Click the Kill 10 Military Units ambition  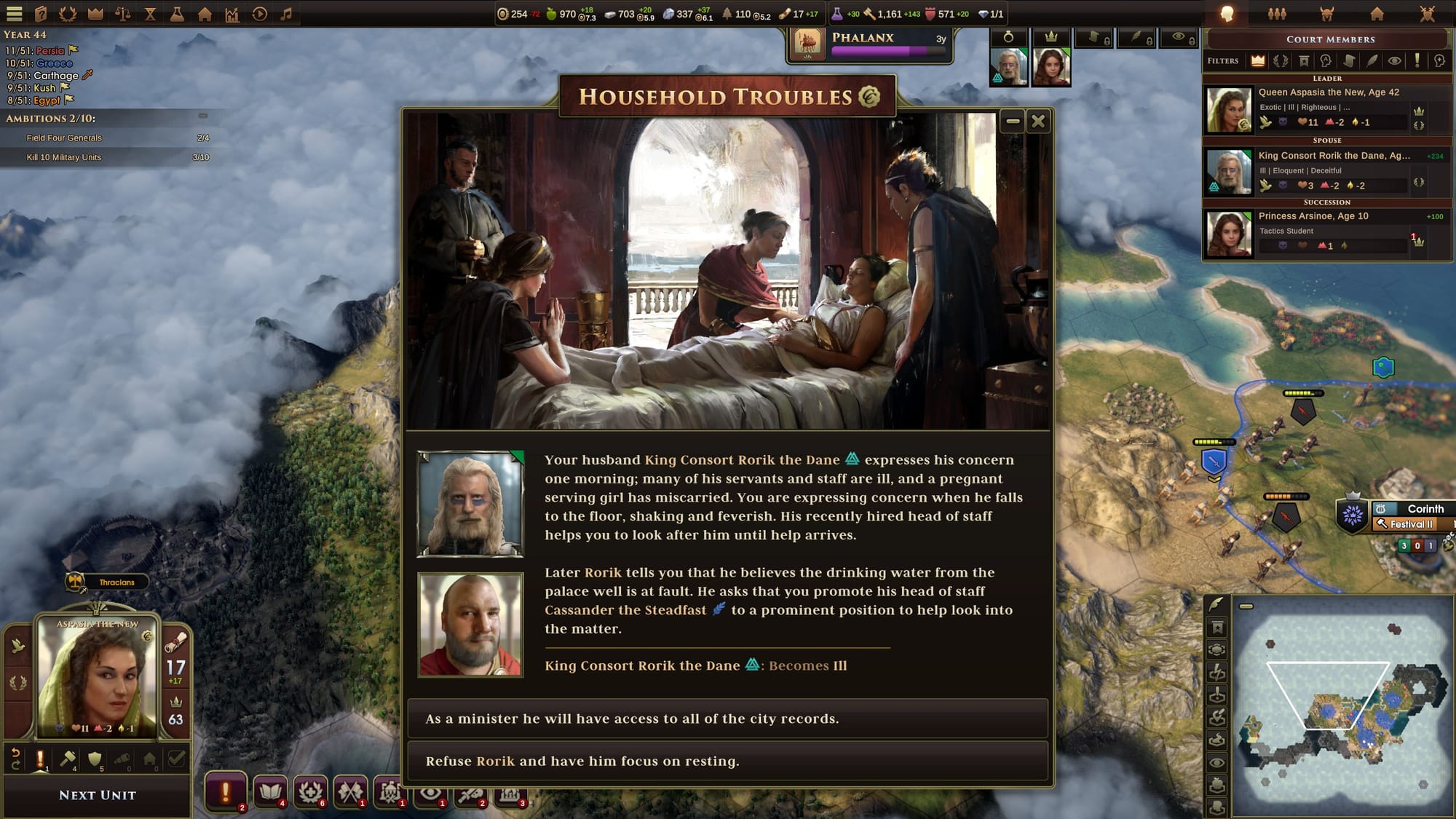(x=64, y=157)
